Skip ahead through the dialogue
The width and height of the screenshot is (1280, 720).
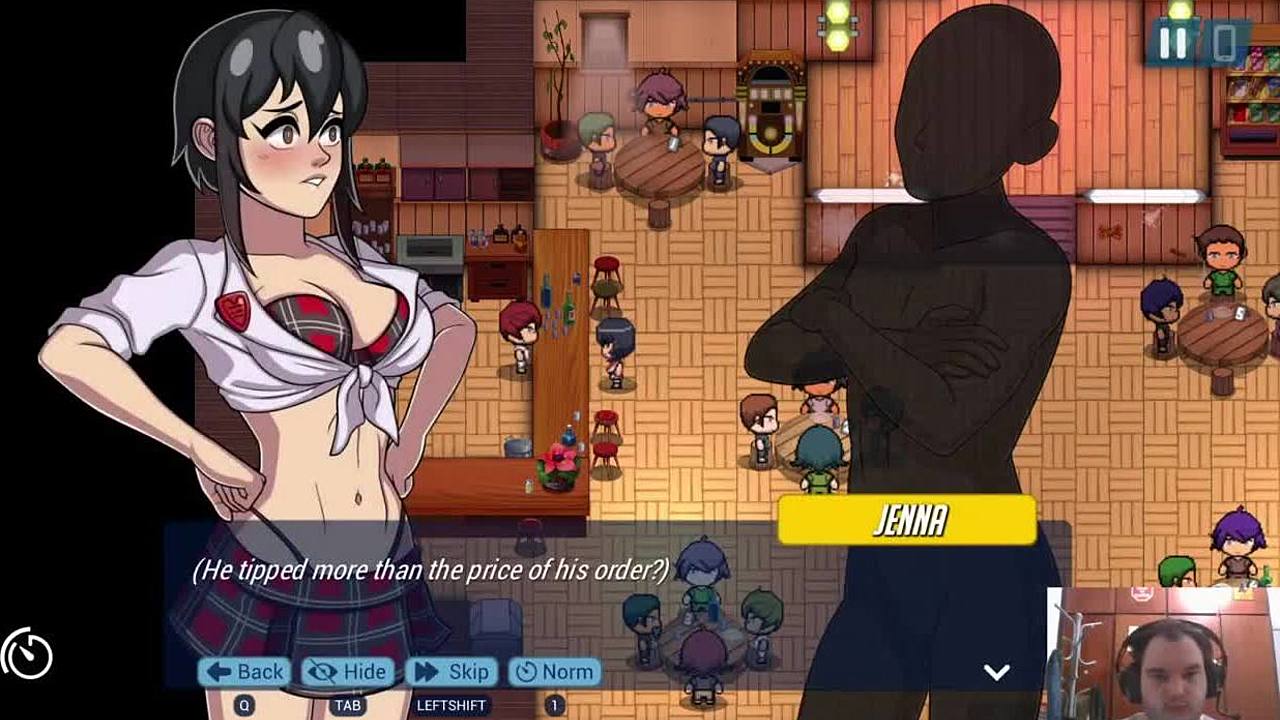pos(452,672)
